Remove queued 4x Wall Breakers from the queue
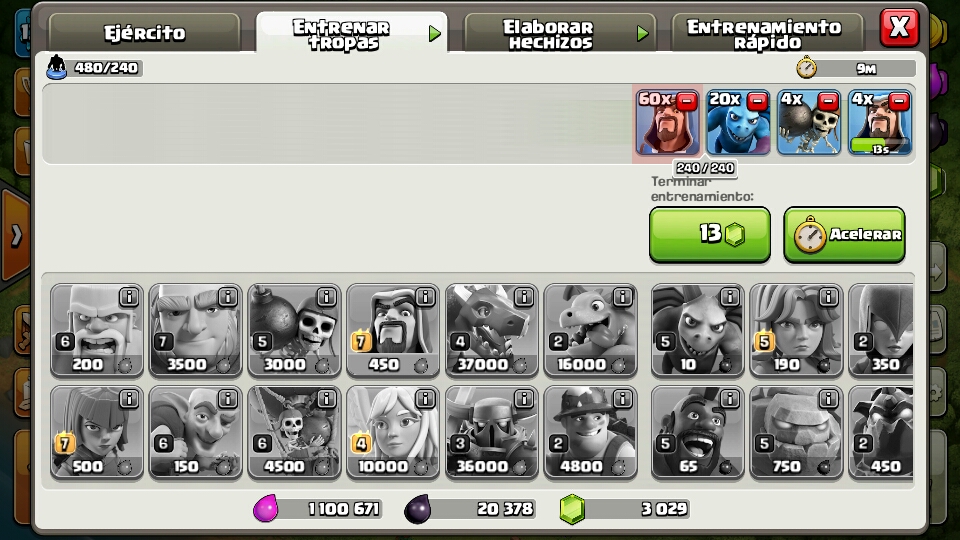Screen dimensions: 960x540 (828, 101)
